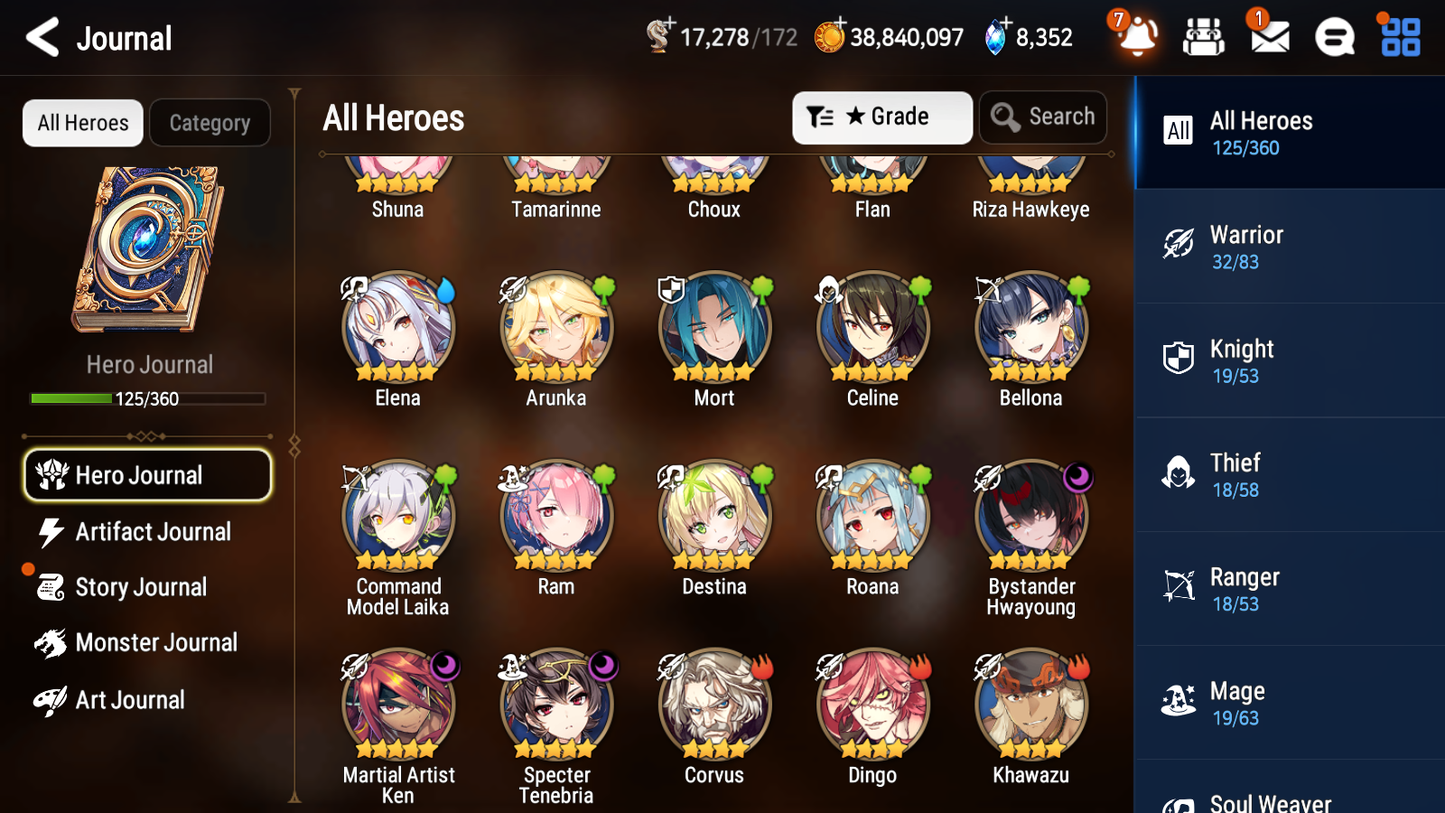Open the Grade filter dropdown
The height and width of the screenshot is (813, 1445).
click(882, 117)
